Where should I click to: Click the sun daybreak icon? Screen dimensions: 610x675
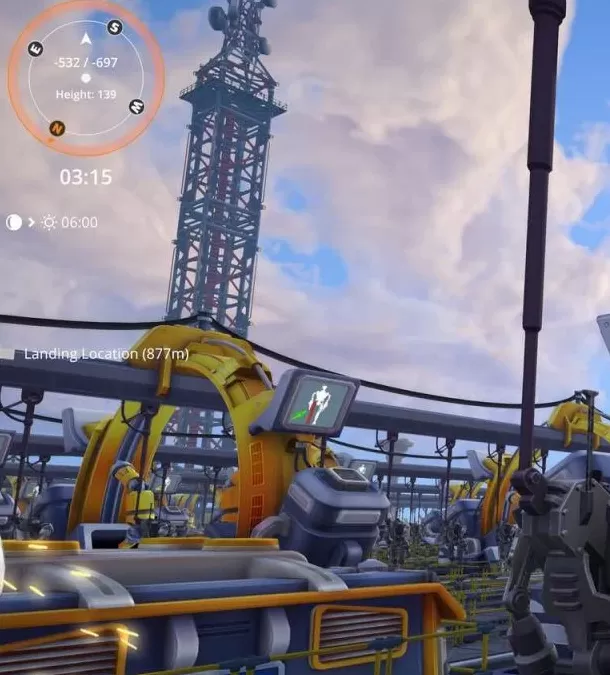pos(49,222)
